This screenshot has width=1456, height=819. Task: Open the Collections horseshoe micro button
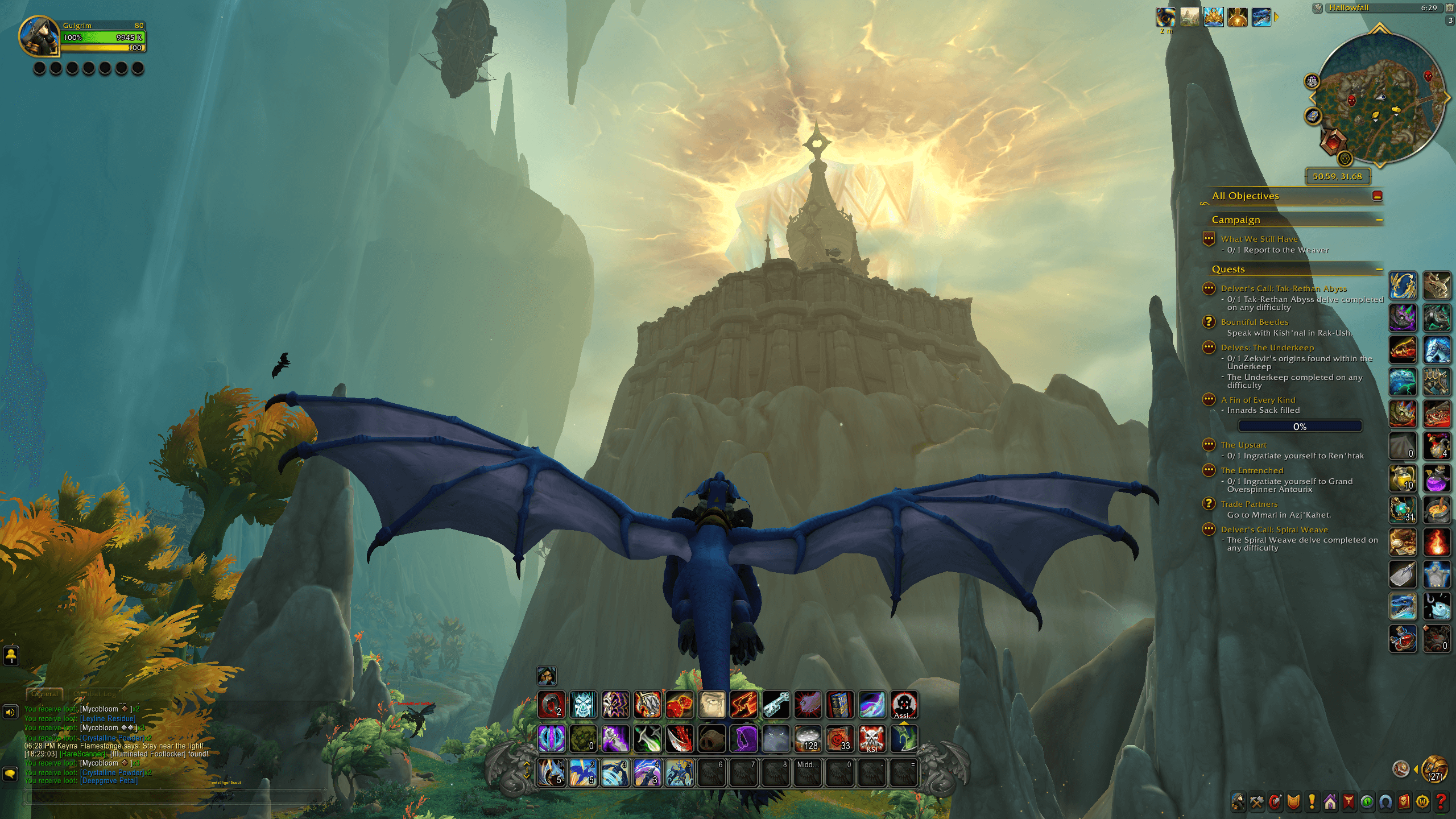(1385, 802)
